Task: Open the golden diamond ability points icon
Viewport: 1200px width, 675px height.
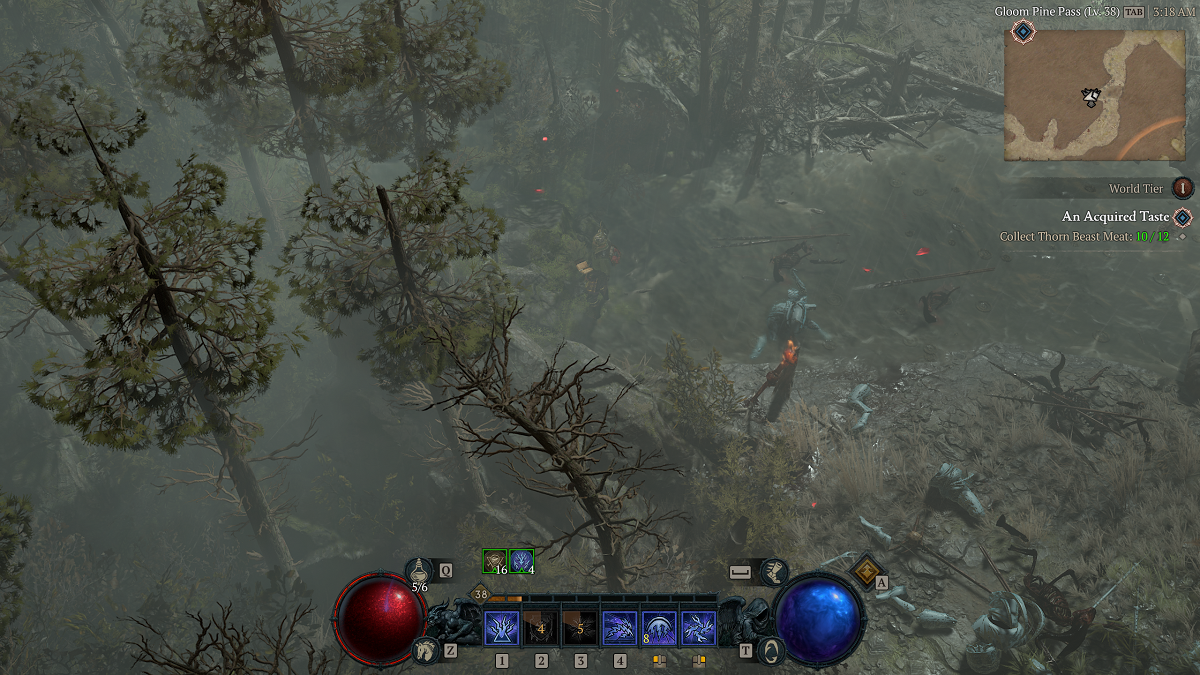Action: 865,571
